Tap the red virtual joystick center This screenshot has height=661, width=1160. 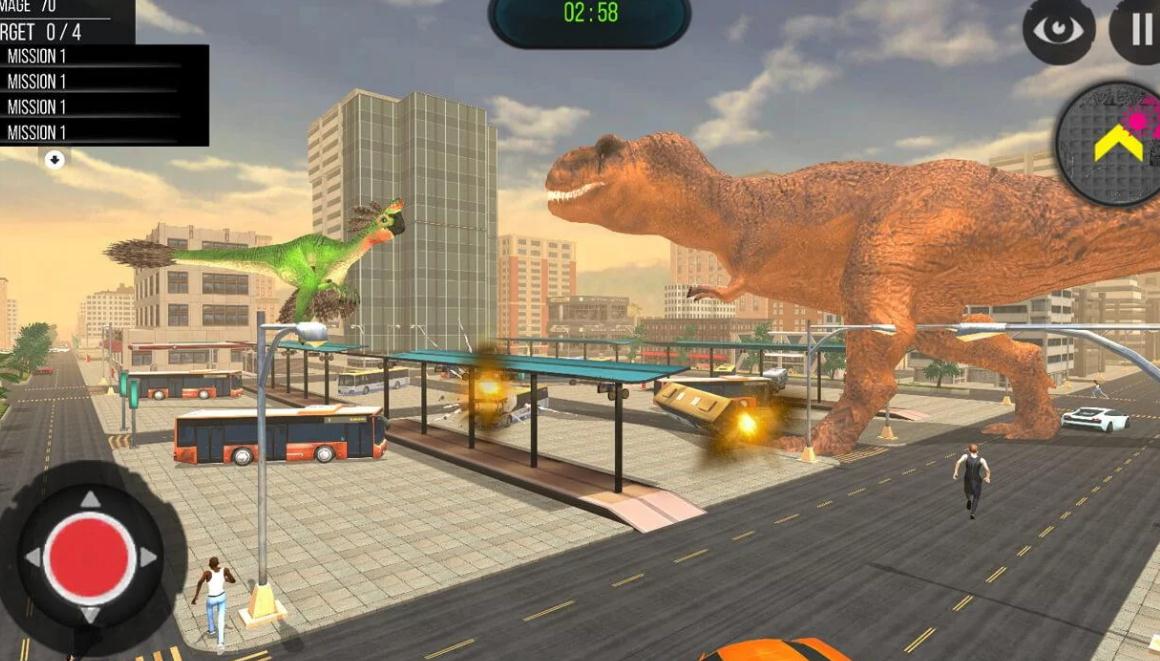[x=90, y=557]
